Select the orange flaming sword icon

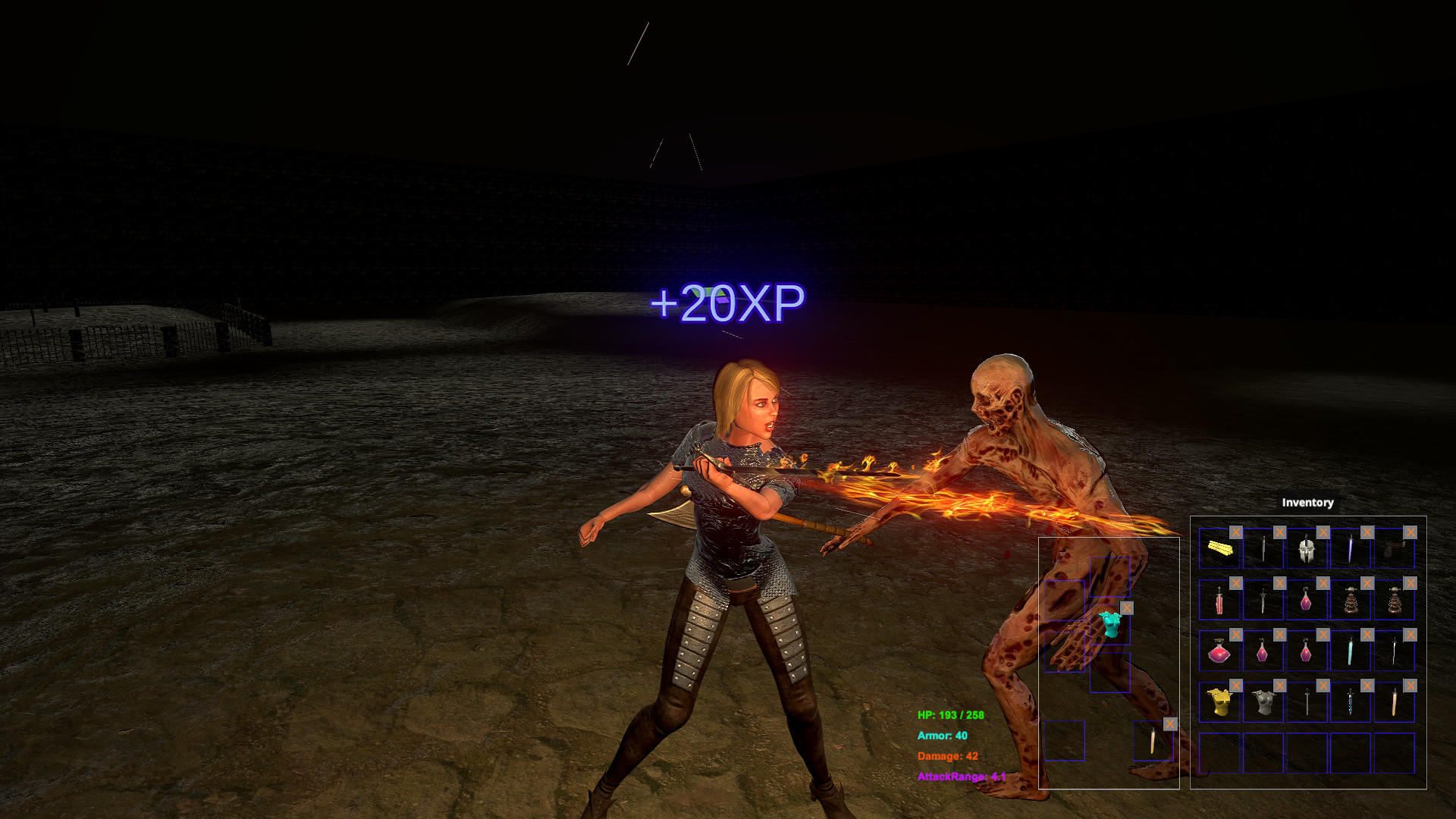pos(1396,703)
